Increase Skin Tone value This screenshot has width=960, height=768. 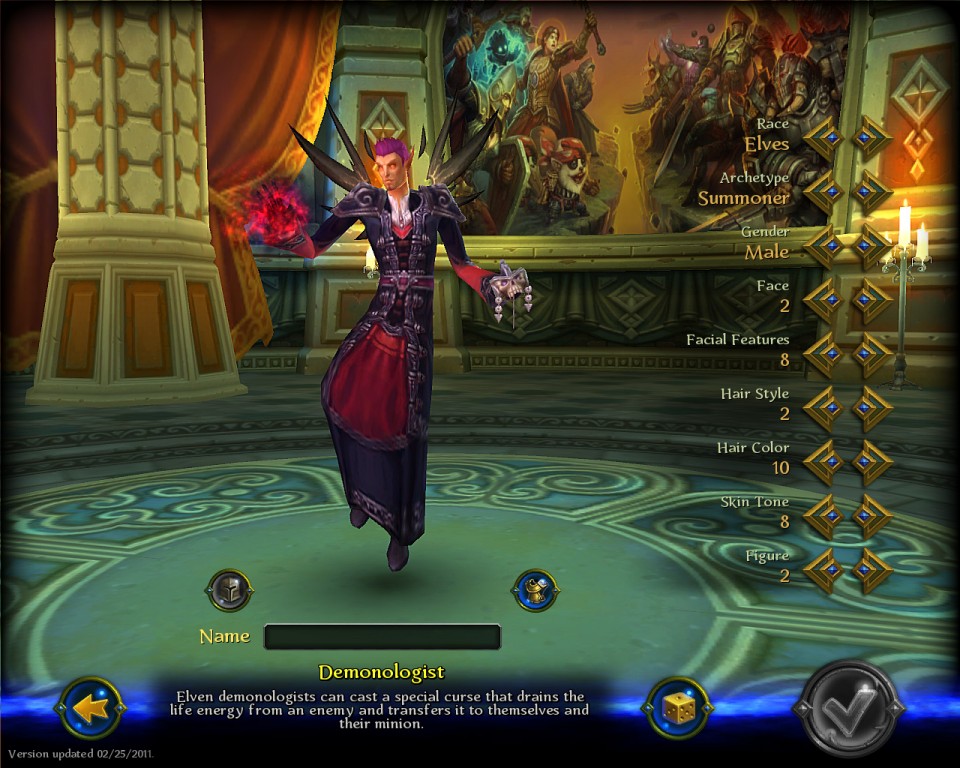point(872,516)
